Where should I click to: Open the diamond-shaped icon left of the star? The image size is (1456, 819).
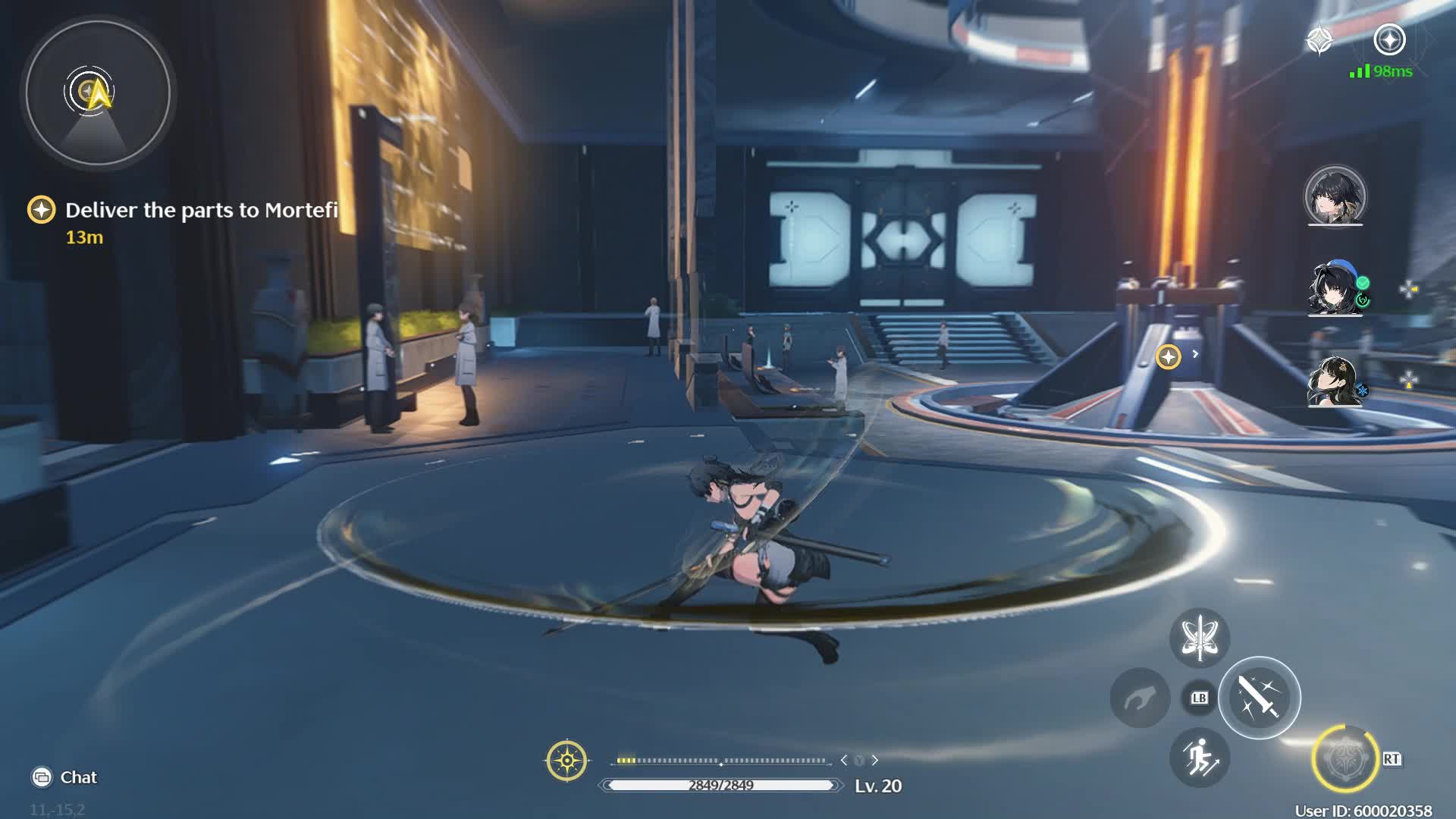click(x=1319, y=40)
